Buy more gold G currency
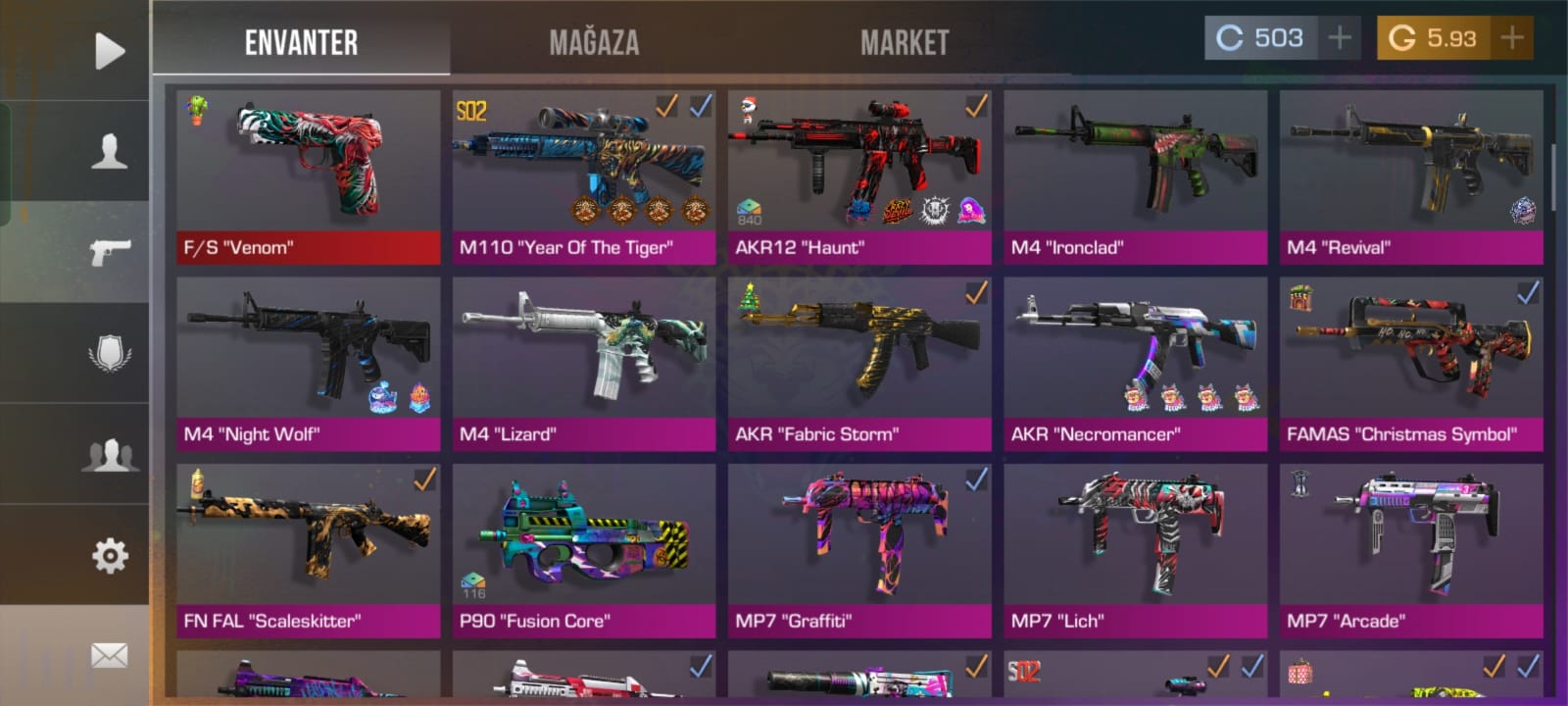The image size is (1568, 706). [x=1511, y=38]
